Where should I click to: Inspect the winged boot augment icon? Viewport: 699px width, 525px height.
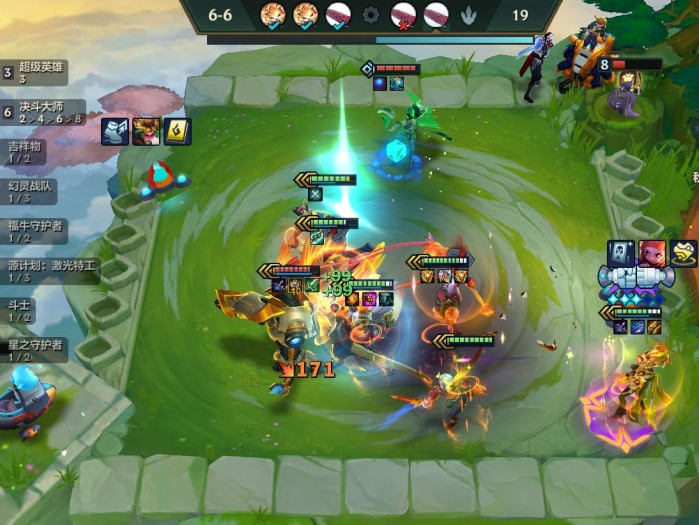(x=114, y=131)
